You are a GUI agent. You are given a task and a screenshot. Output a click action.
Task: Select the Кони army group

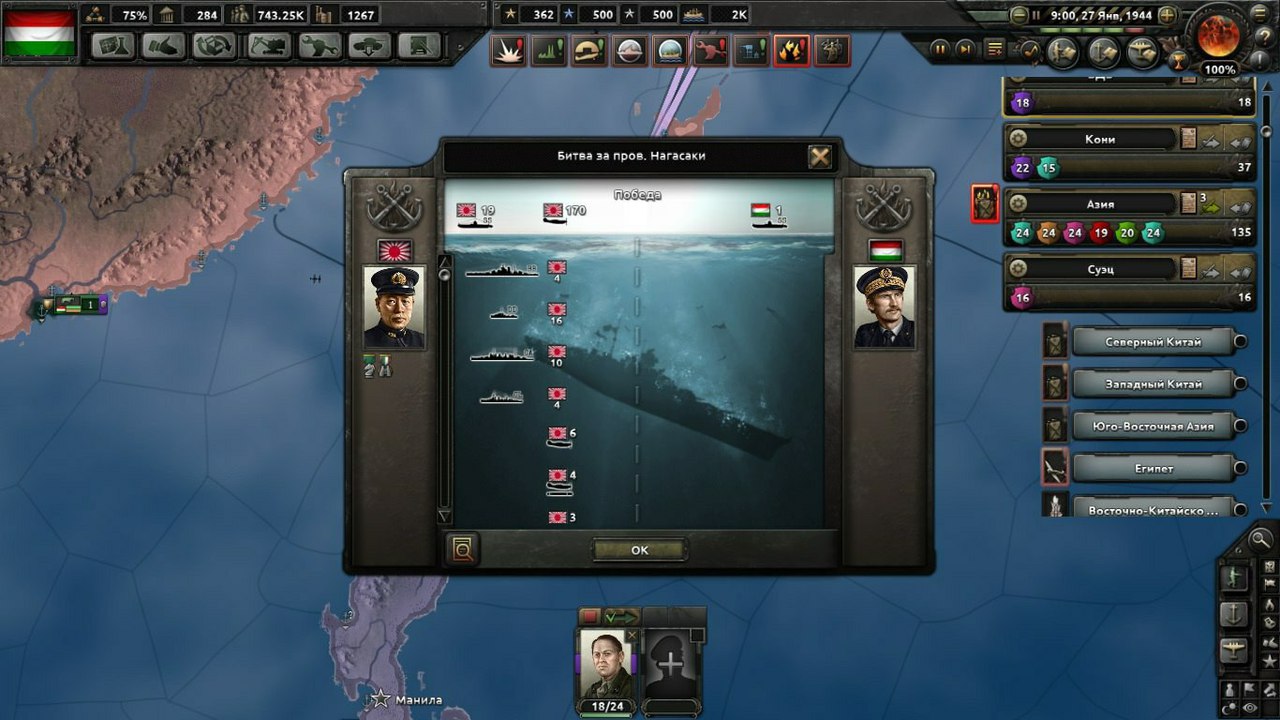[1100, 139]
